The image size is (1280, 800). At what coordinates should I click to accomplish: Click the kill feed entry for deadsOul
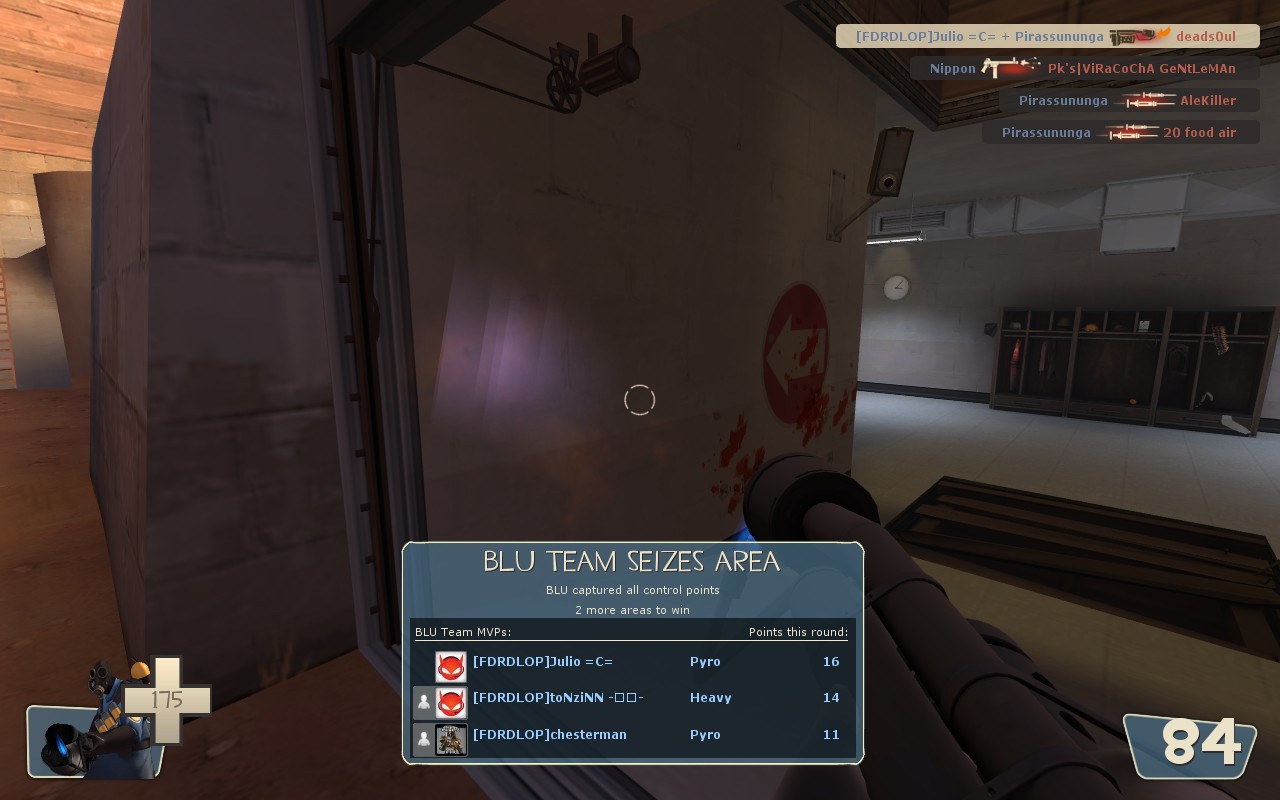(x=1047, y=37)
